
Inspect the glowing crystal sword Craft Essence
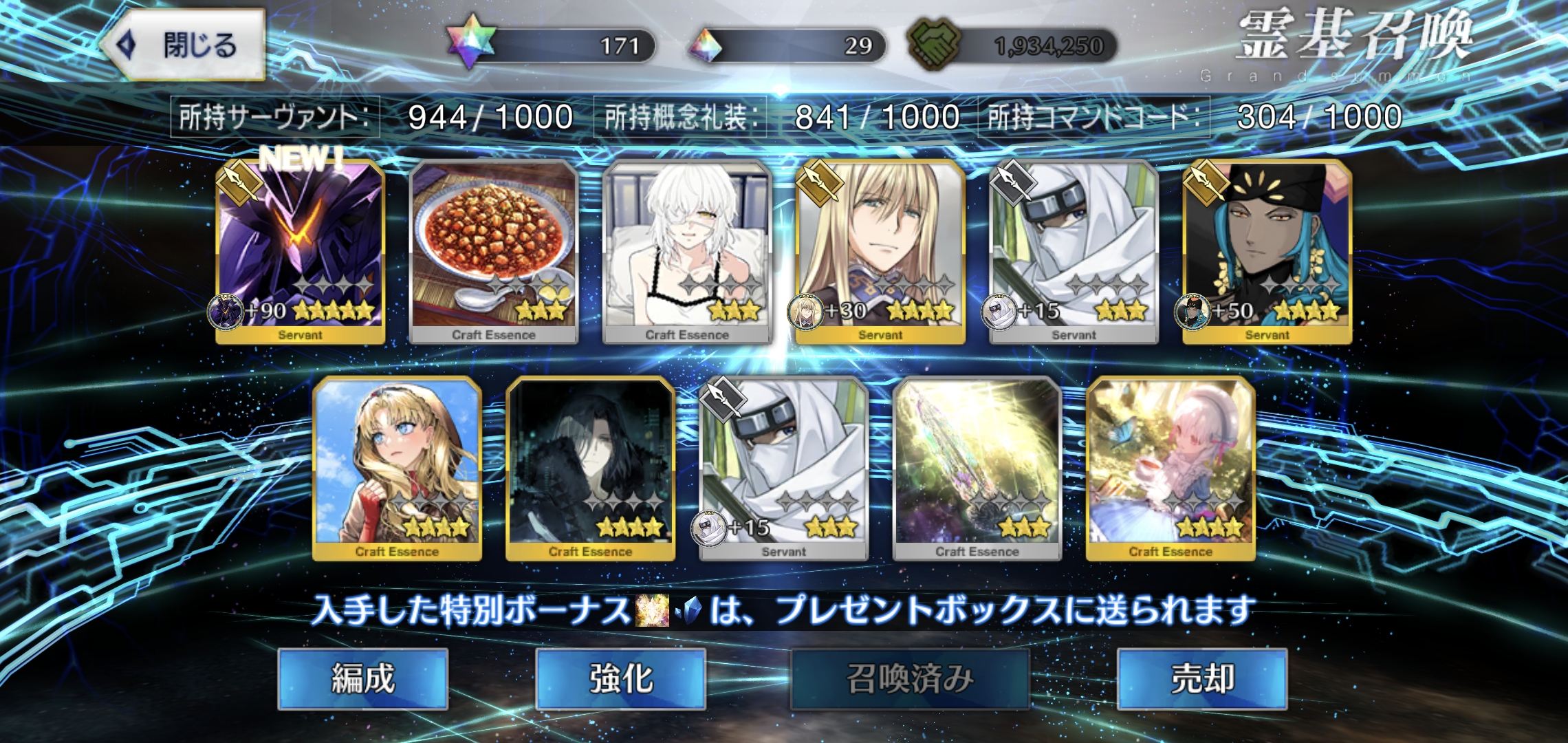pos(977,468)
